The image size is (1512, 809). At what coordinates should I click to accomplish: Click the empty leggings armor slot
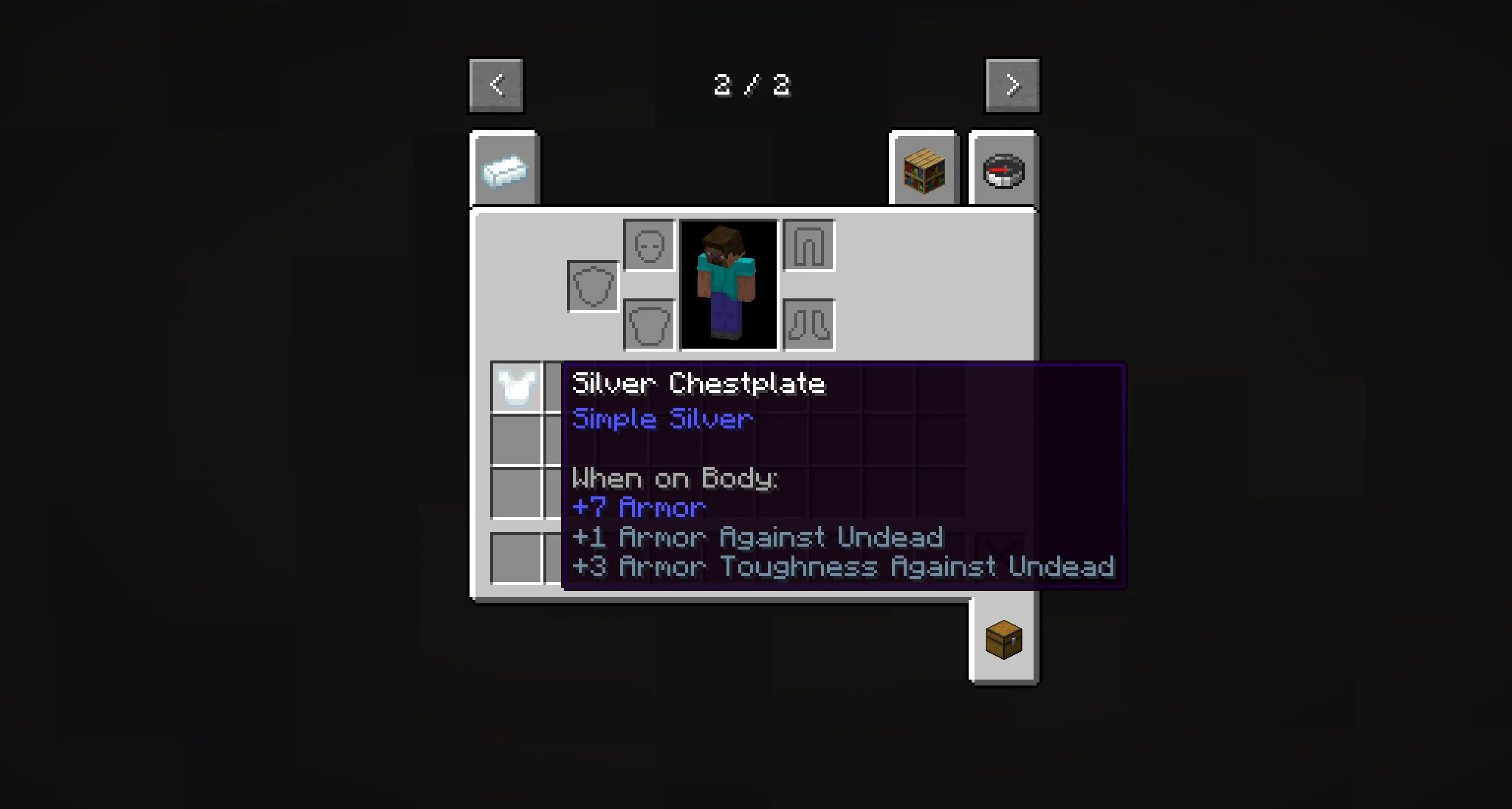(x=808, y=244)
